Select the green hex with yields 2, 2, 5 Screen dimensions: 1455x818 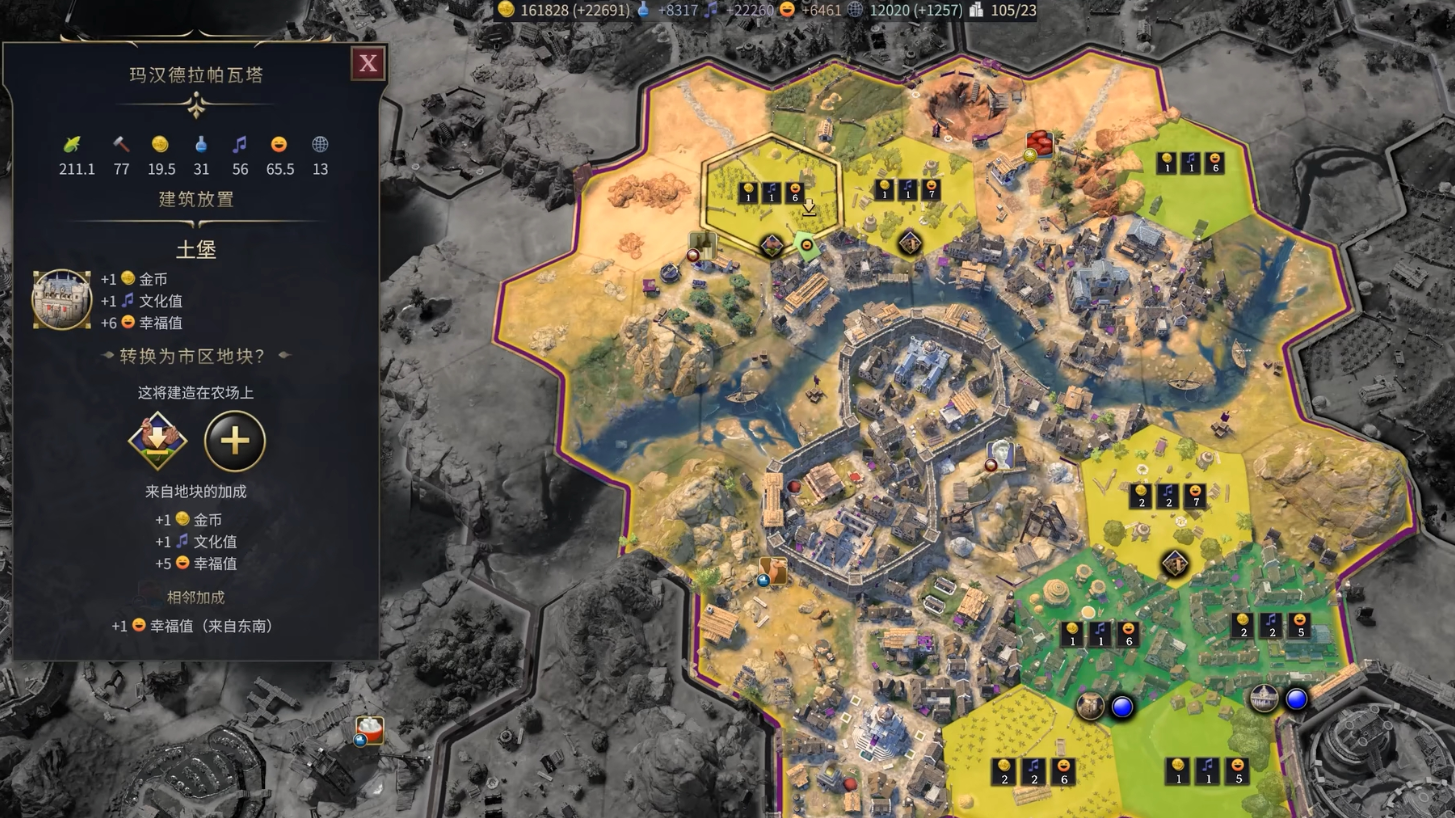point(1270,627)
